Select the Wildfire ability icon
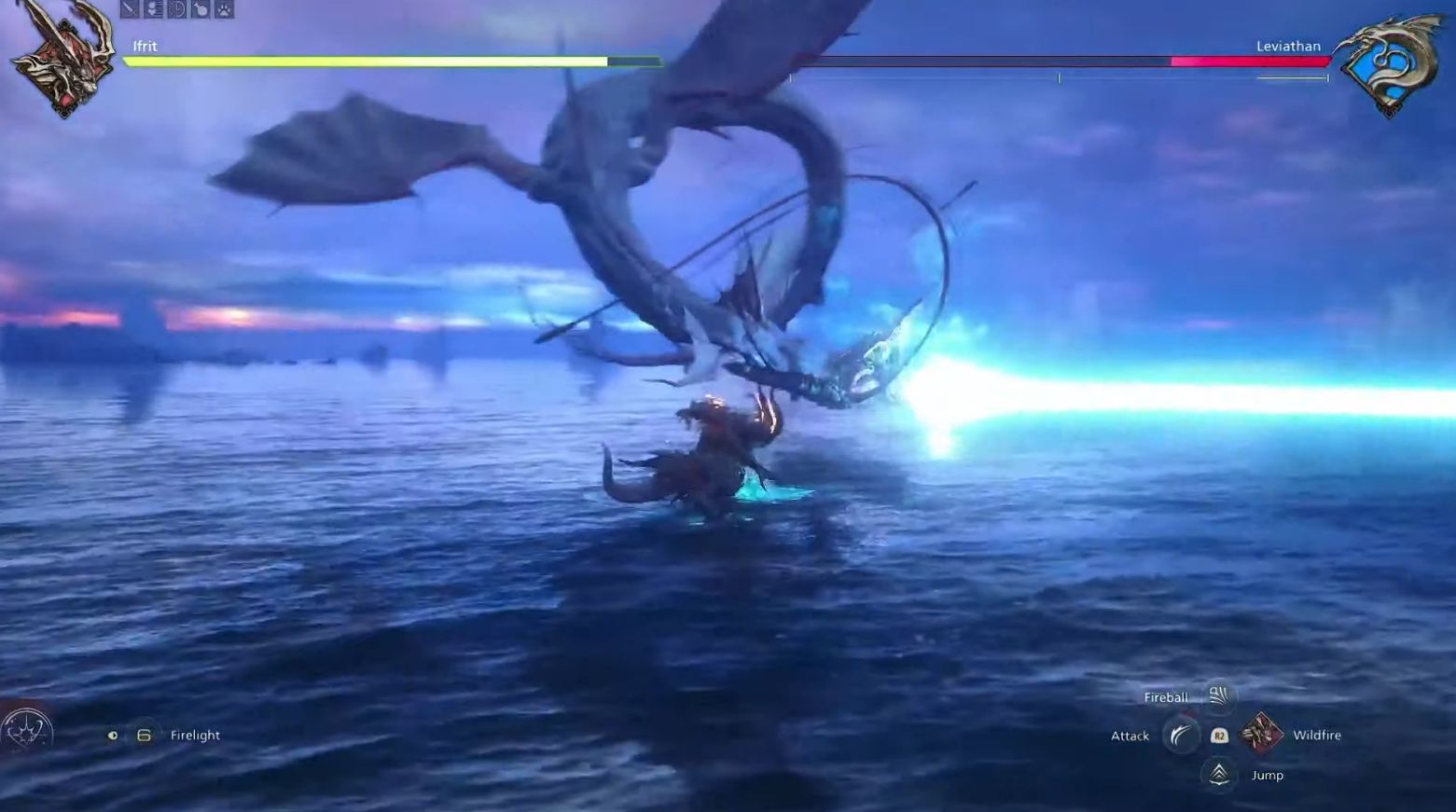This screenshot has height=812, width=1456. click(1262, 734)
